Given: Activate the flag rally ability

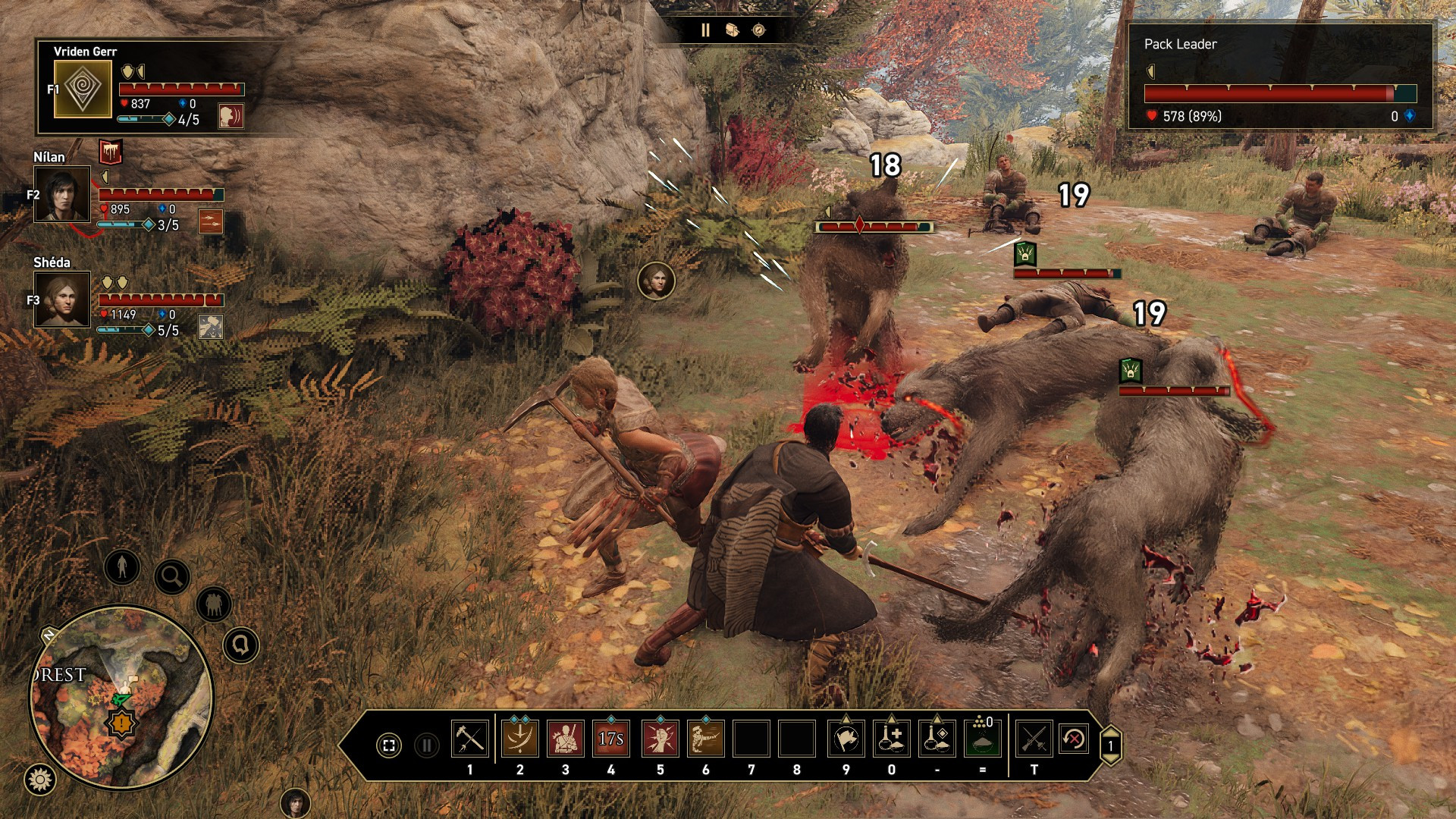Looking at the screenshot, I should (x=846, y=738).
